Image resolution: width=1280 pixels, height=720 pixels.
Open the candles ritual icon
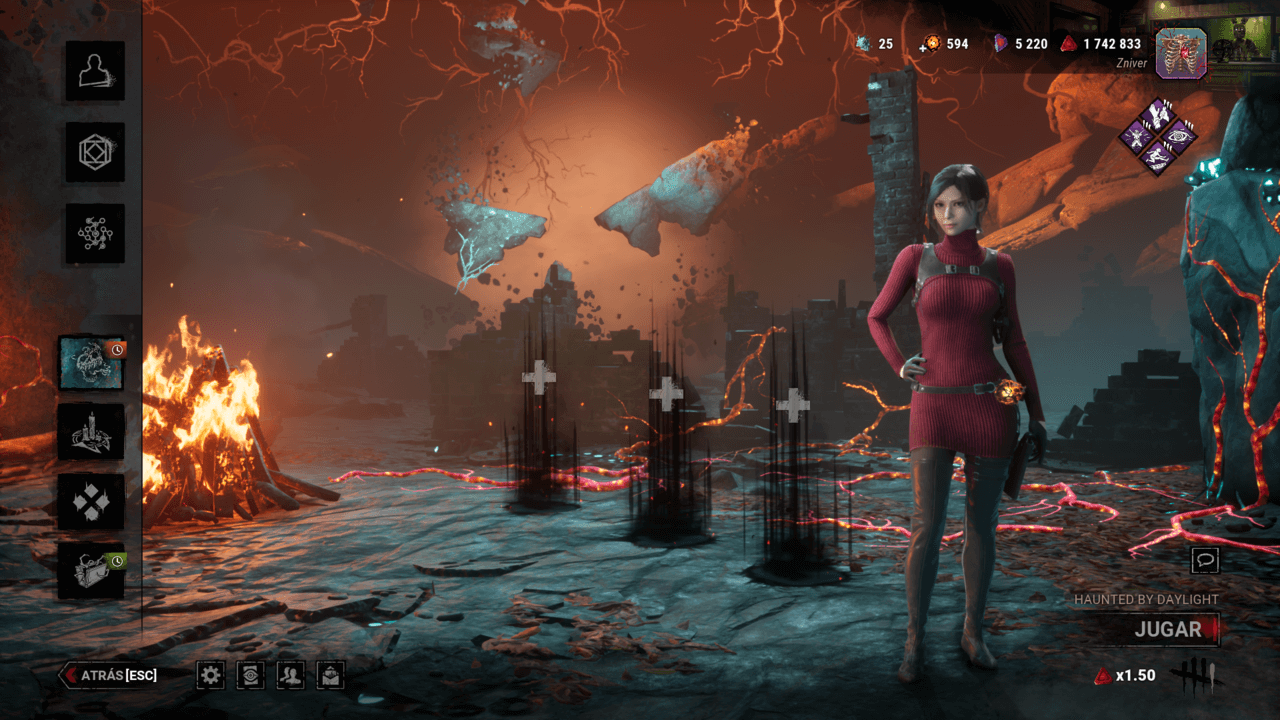91,432
